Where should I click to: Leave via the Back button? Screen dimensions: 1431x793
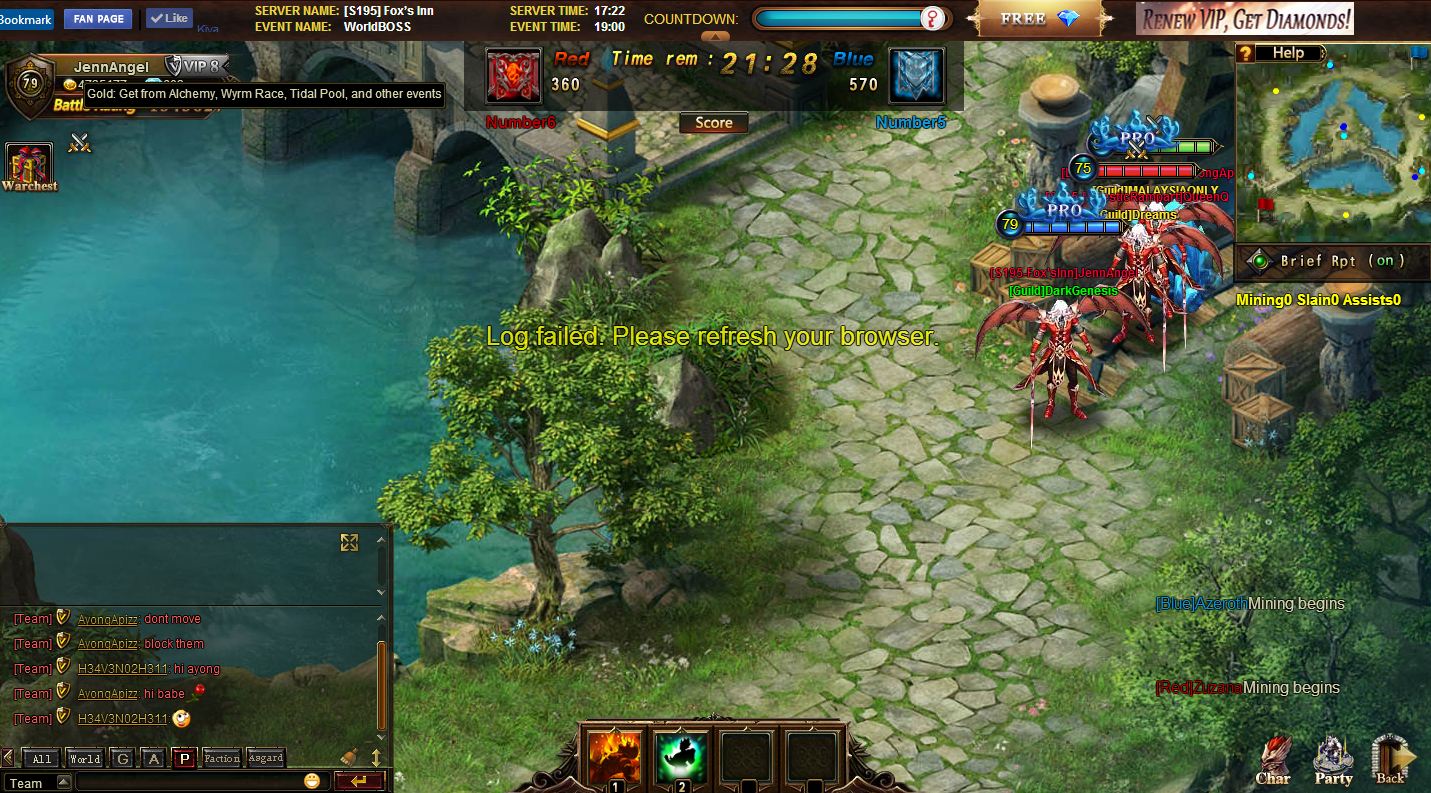click(1391, 762)
